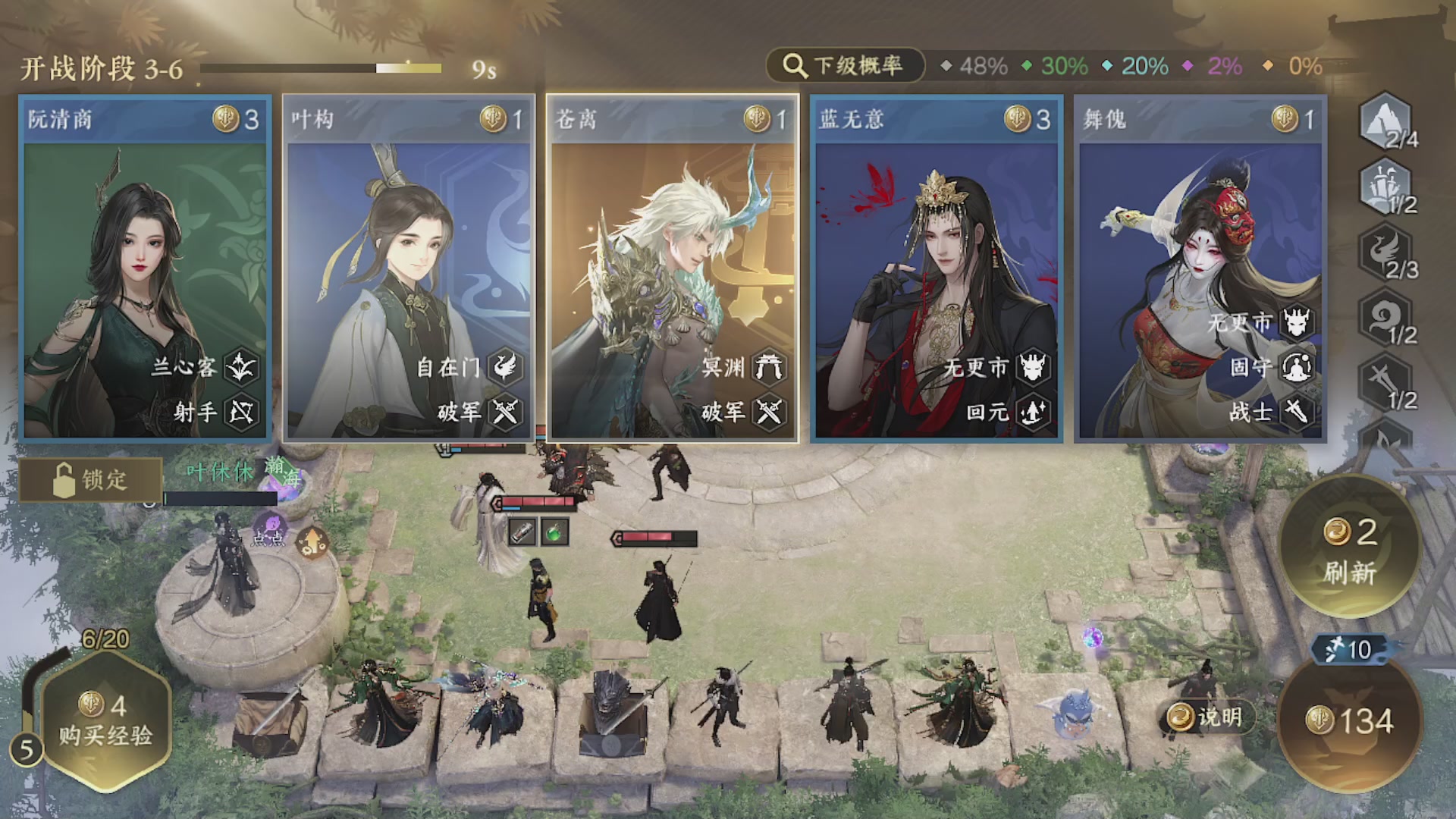Click the purple 2% probability diamond
This screenshot has width=1456, height=819.
[1188, 67]
